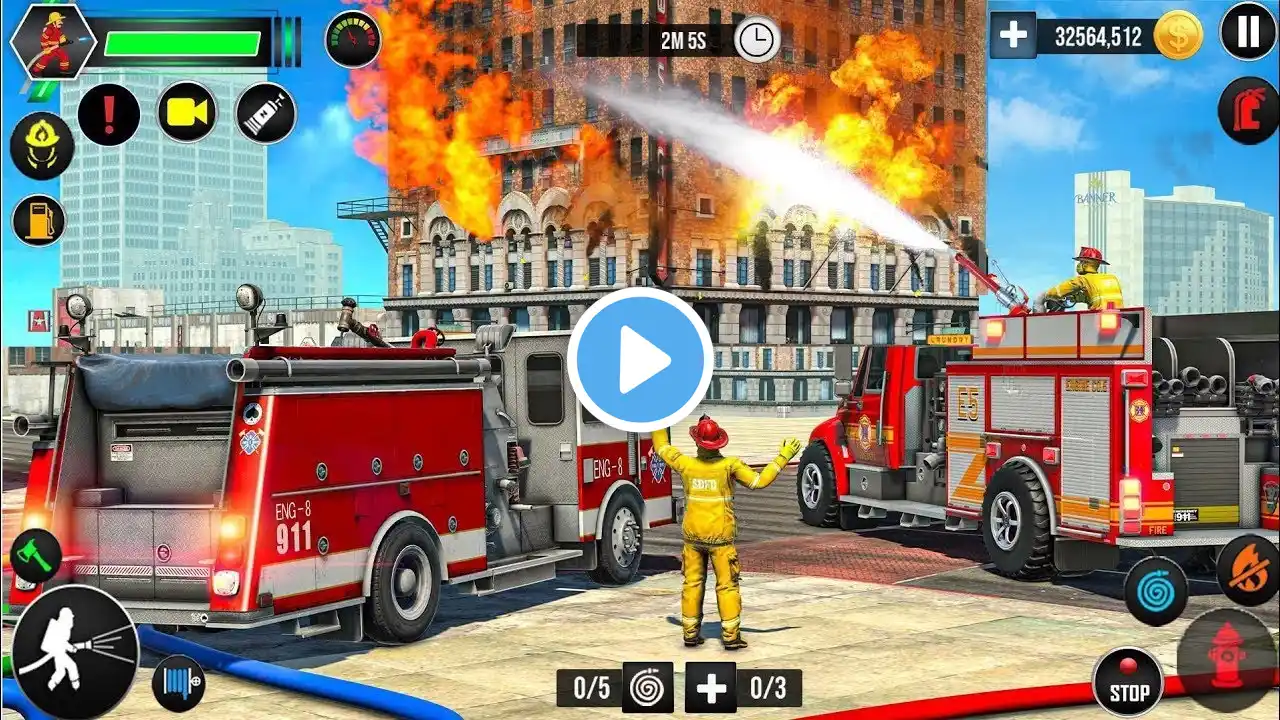Activate the speedometer gauge icon
The height and width of the screenshot is (720, 1280).
click(x=352, y=39)
